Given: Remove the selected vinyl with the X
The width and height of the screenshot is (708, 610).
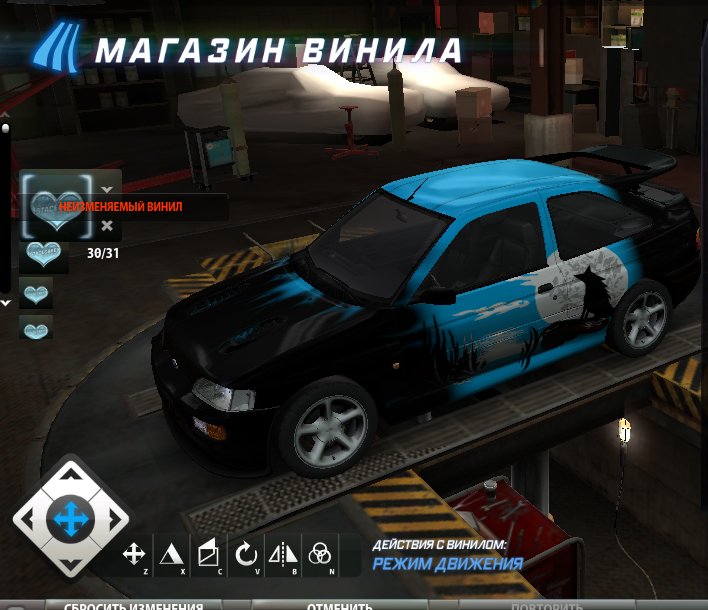Looking at the screenshot, I should point(107,226).
